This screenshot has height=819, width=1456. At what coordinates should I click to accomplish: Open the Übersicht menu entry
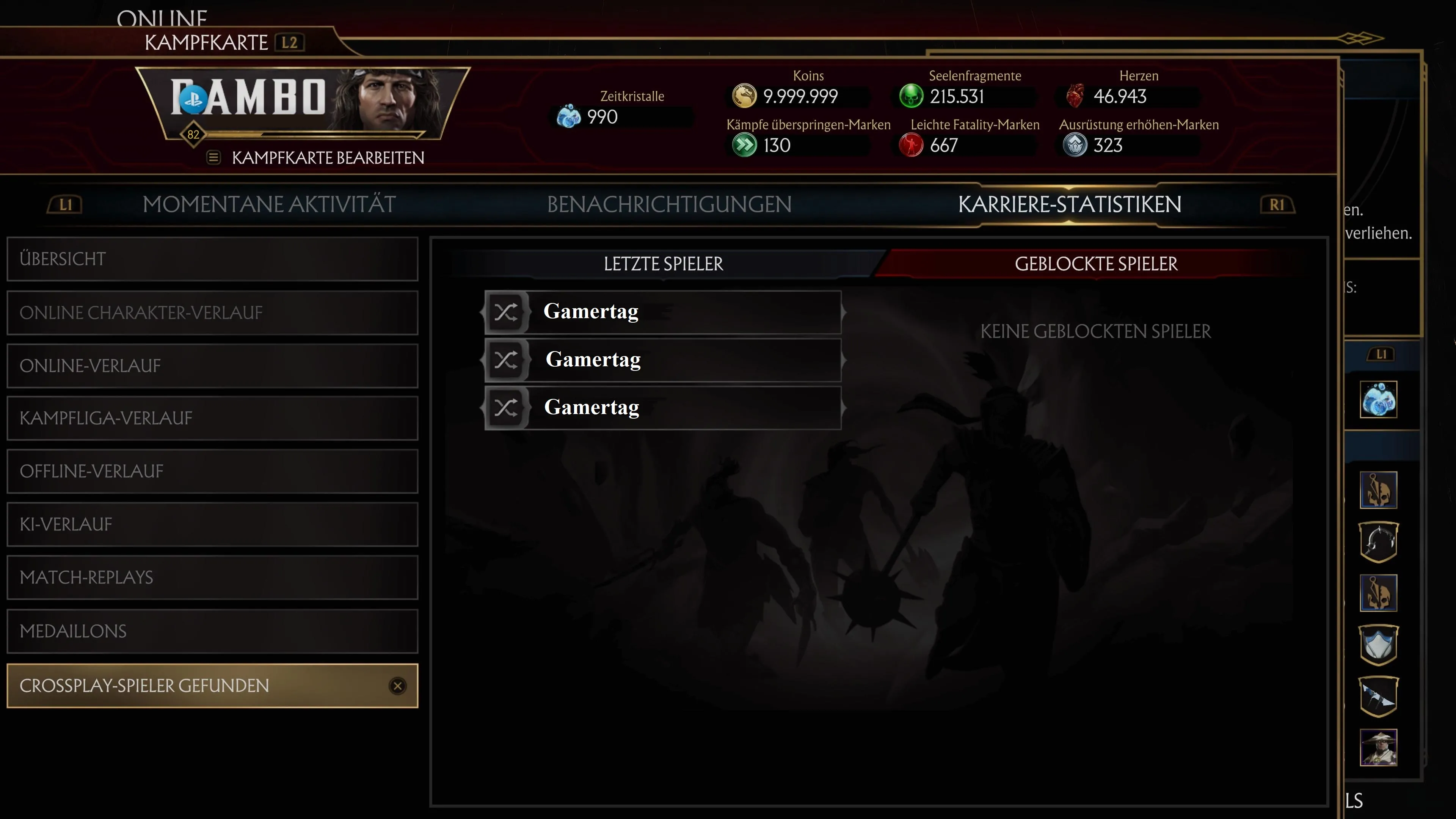click(212, 259)
